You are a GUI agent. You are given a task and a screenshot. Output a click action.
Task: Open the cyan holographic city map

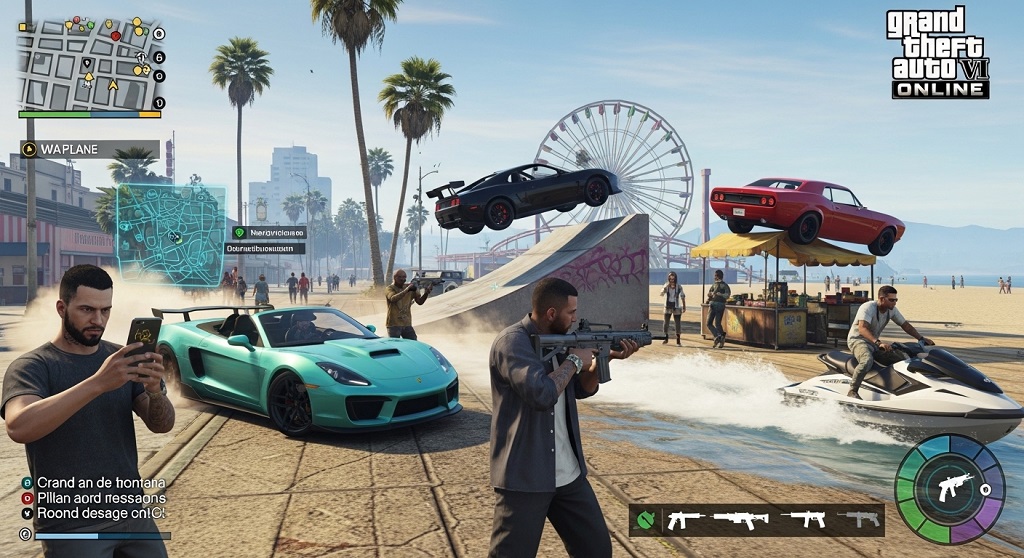point(170,233)
